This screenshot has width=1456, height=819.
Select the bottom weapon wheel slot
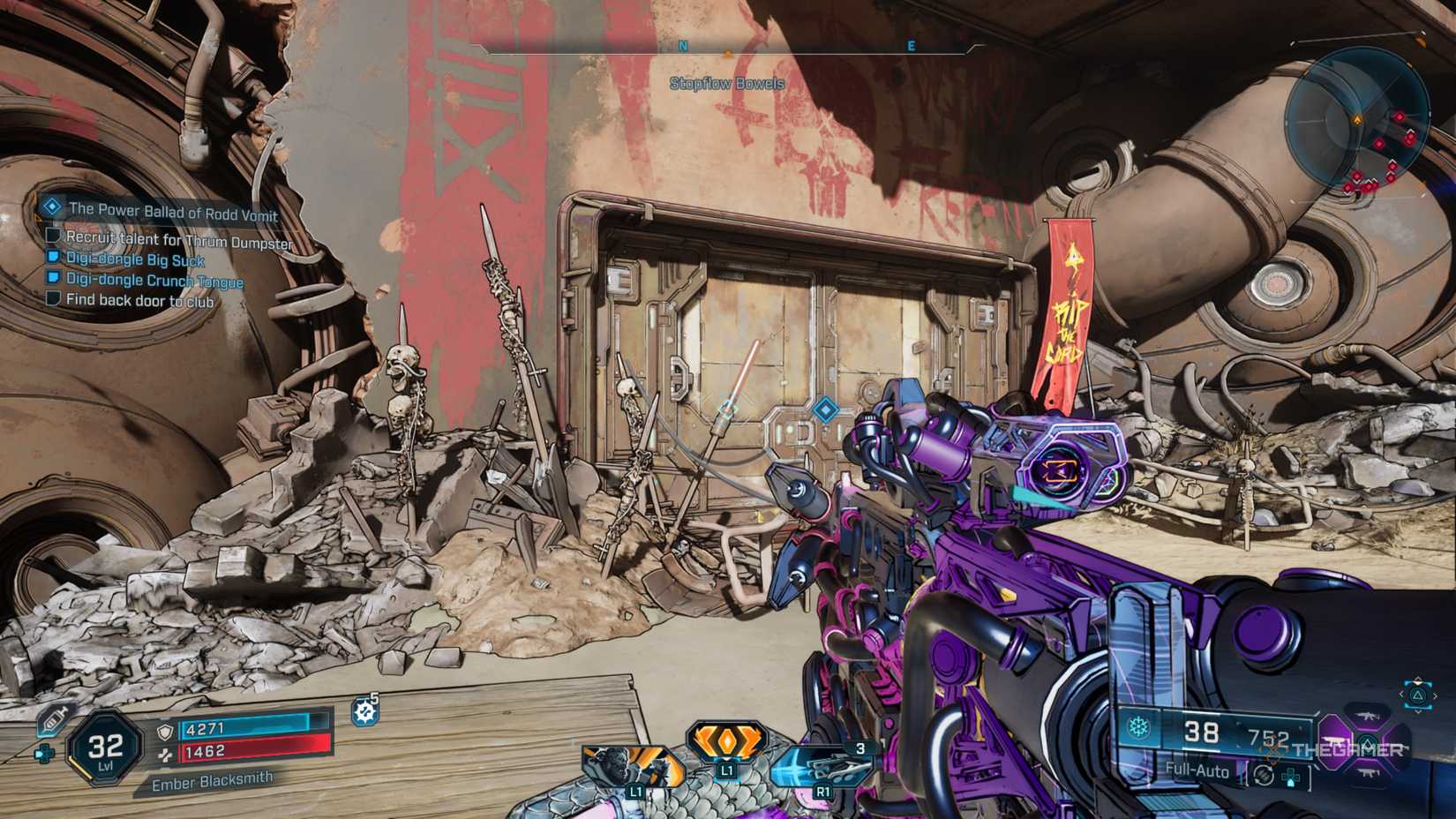[1367, 773]
